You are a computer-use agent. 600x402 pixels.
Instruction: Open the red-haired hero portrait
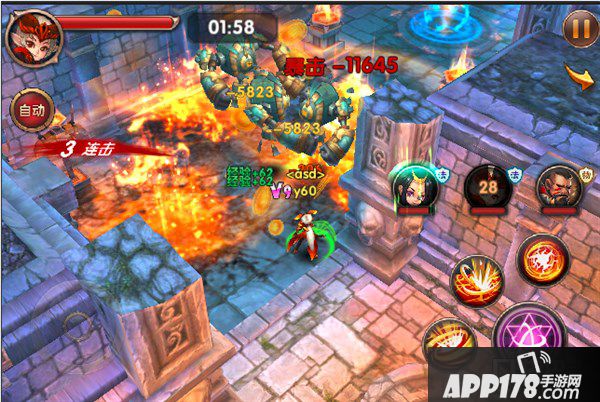(33, 33)
